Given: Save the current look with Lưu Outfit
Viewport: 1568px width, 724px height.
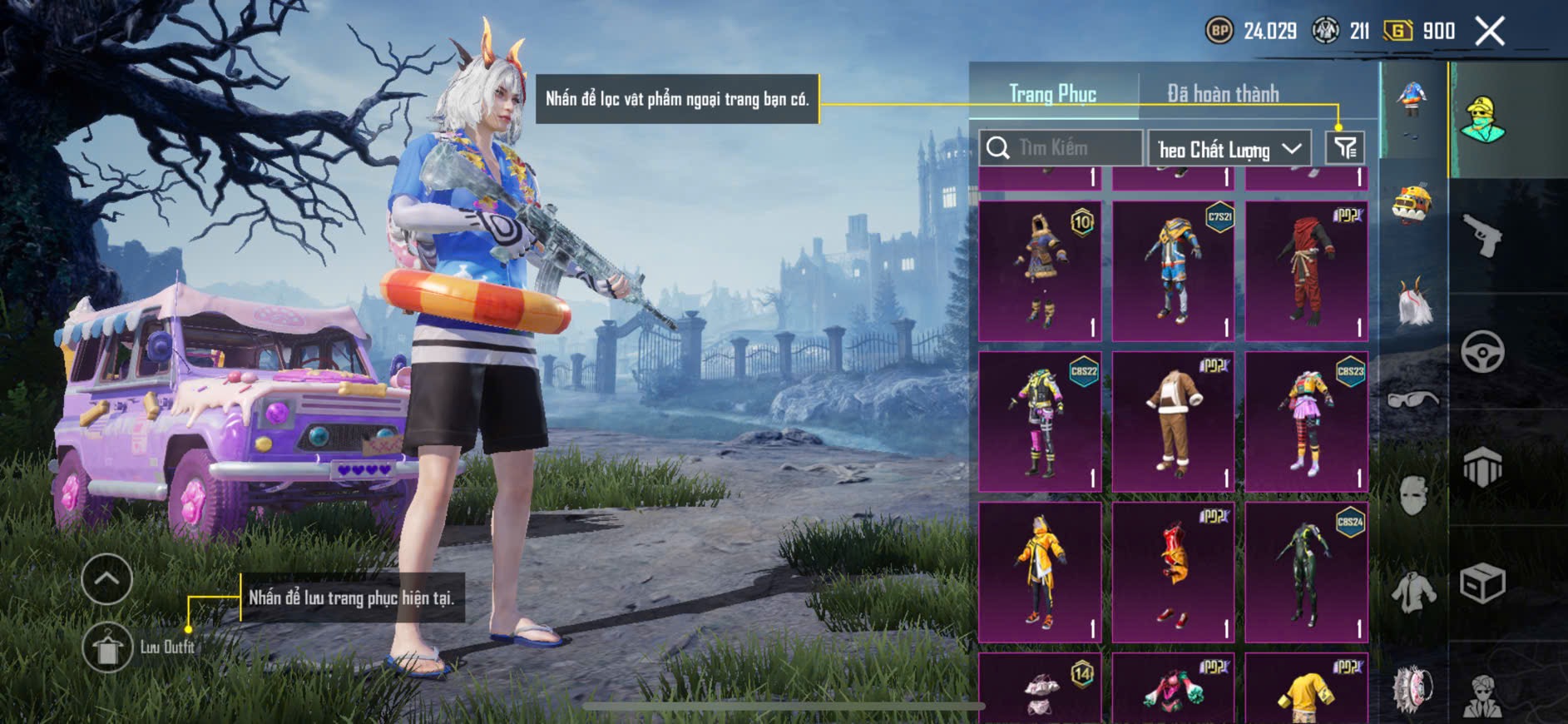Looking at the screenshot, I should (x=107, y=647).
